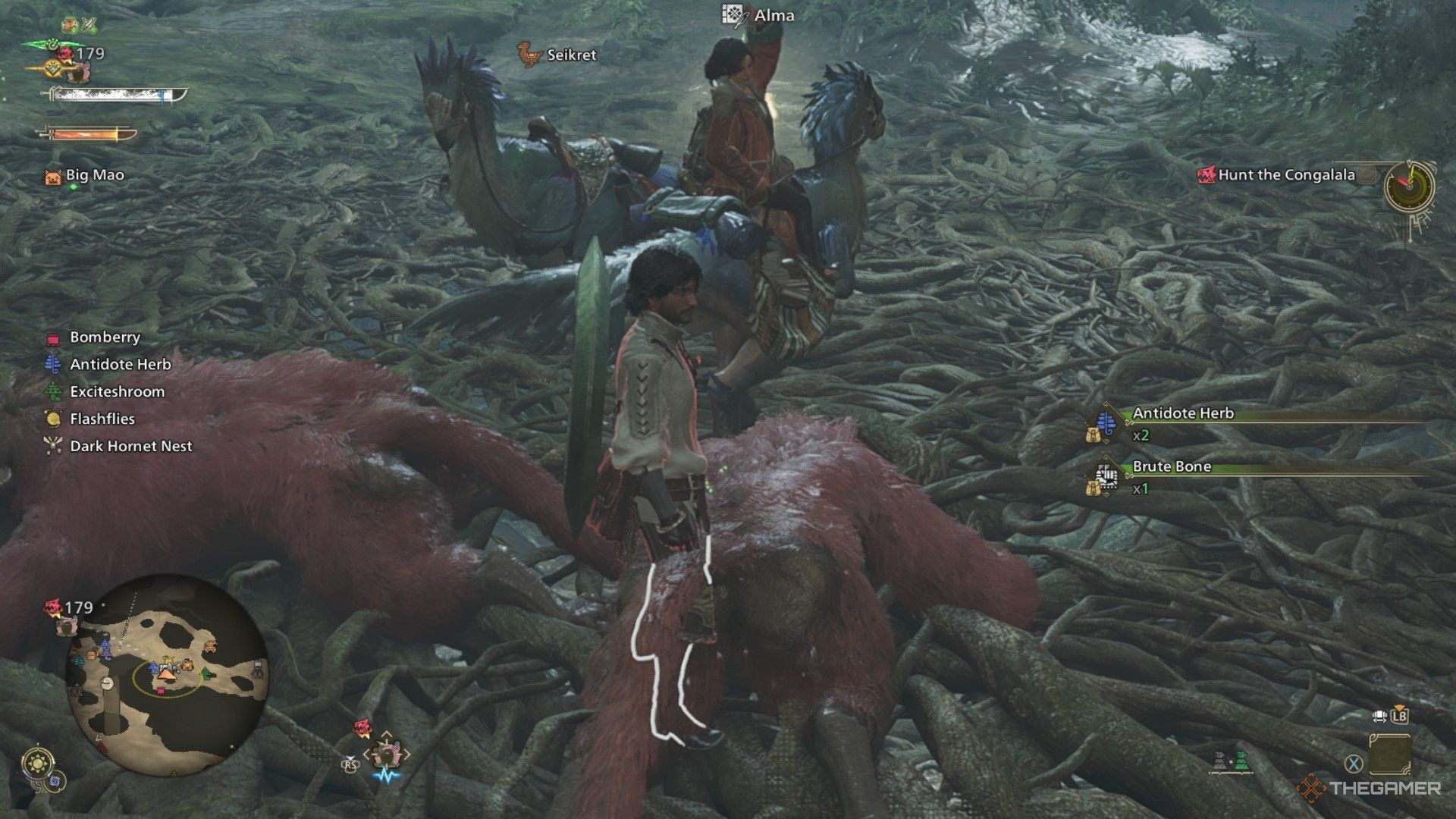Click the Seikret name tag

click(571, 55)
